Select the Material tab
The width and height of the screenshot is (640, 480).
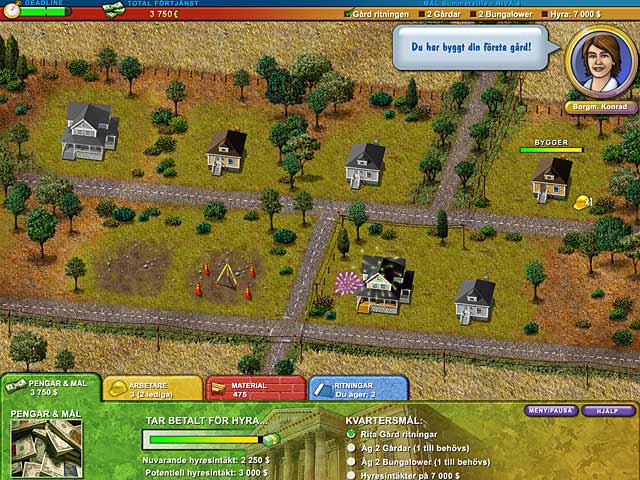(x=255, y=388)
